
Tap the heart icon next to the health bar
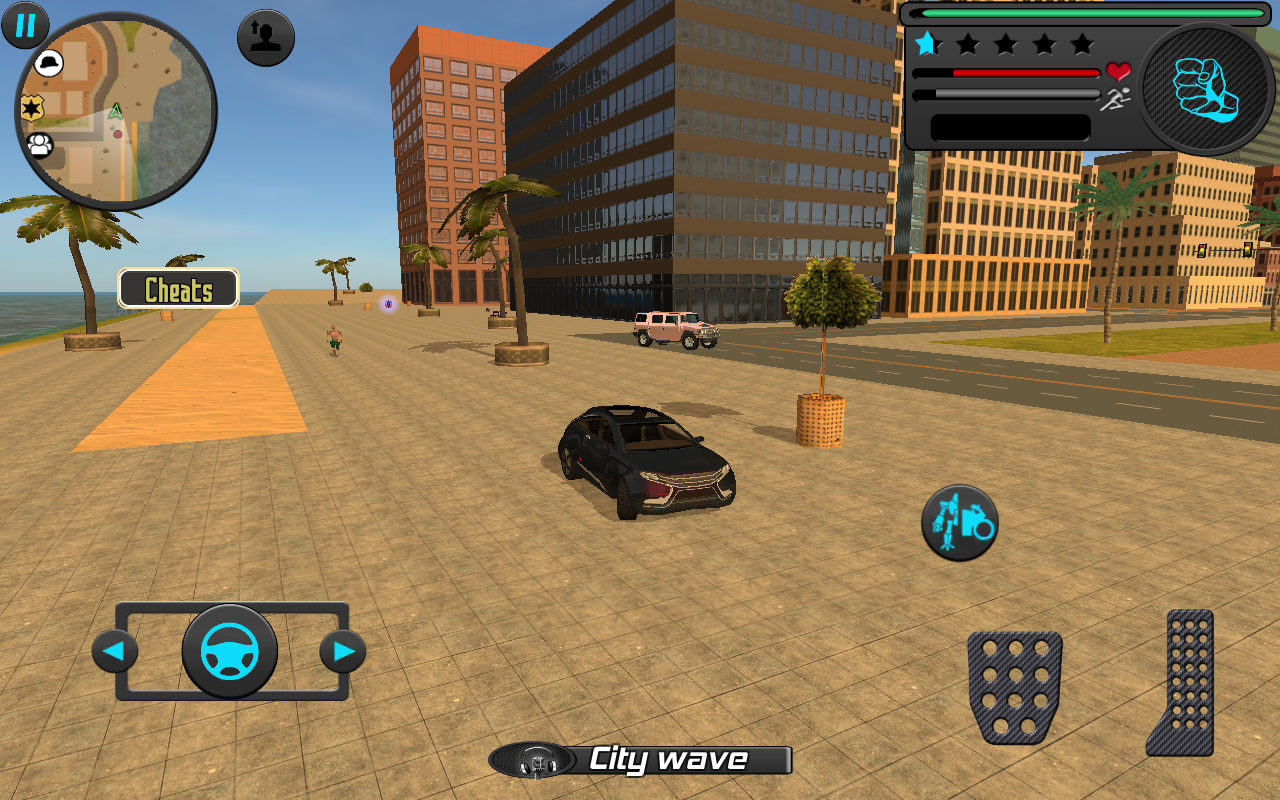pos(1117,71)
